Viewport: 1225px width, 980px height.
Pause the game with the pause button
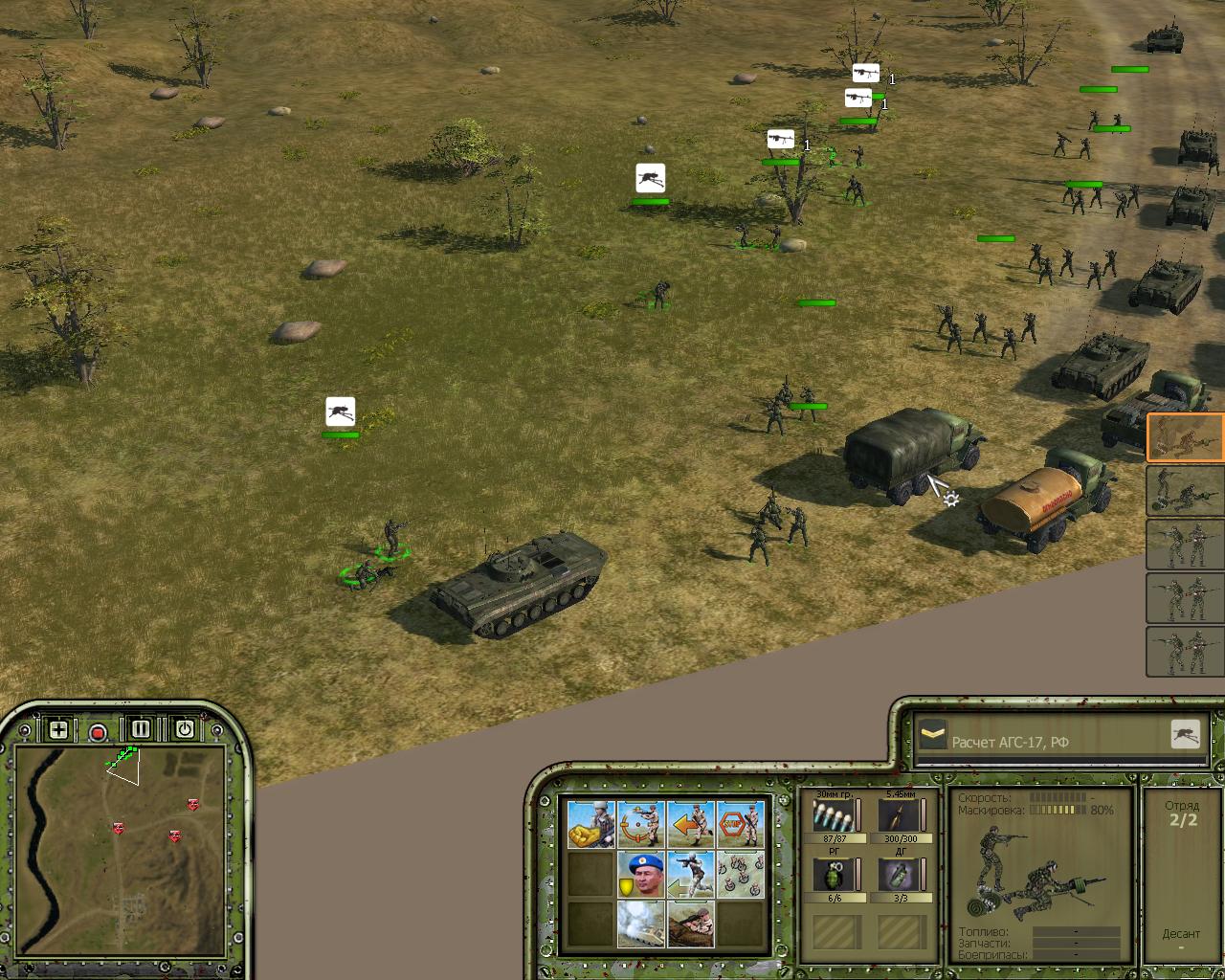141,729
